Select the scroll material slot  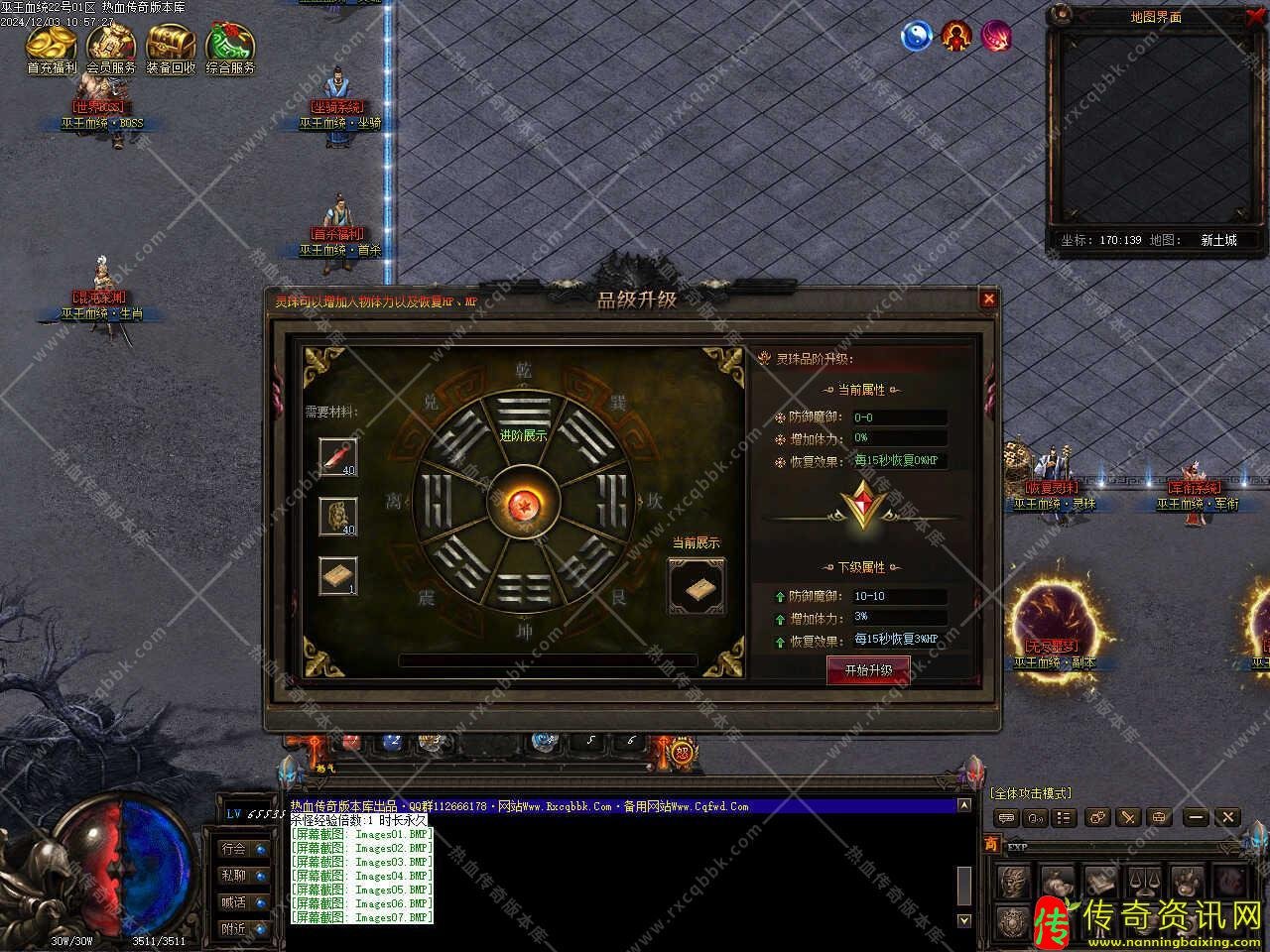click(337, 576)
